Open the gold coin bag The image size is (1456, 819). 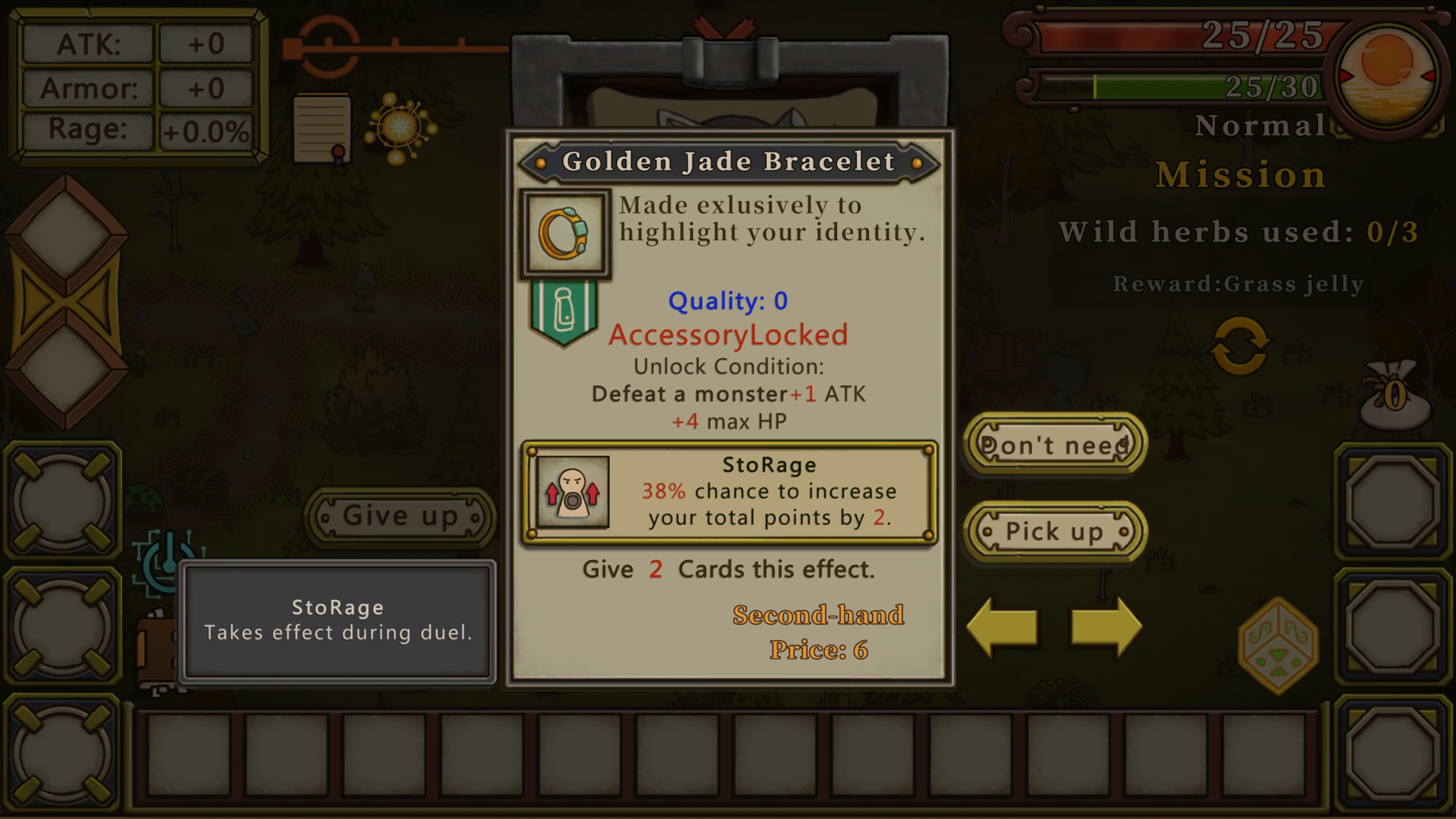pyautogui.click(x=1394, y=396)
